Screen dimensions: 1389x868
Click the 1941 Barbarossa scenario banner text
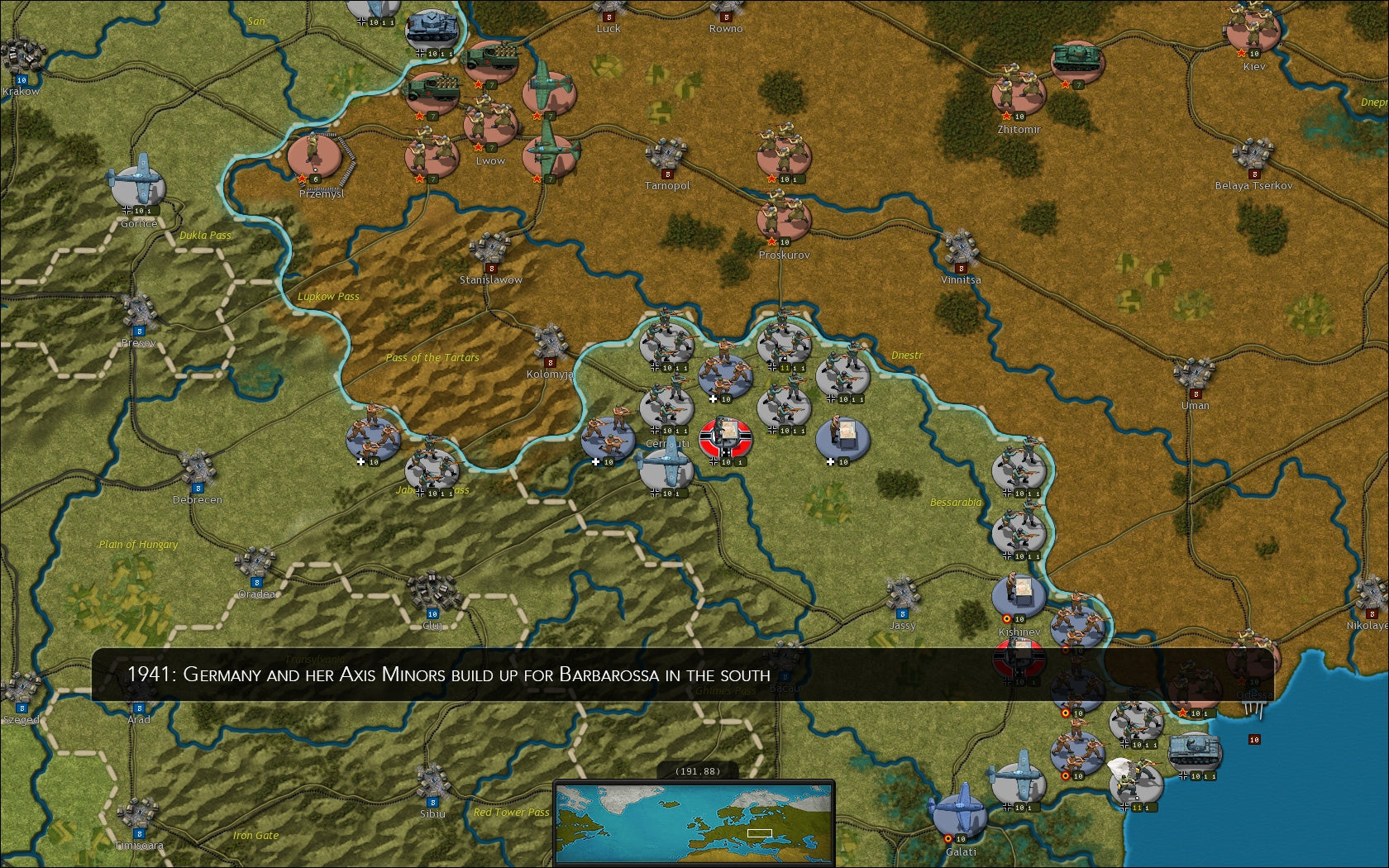tap(451, 675)
